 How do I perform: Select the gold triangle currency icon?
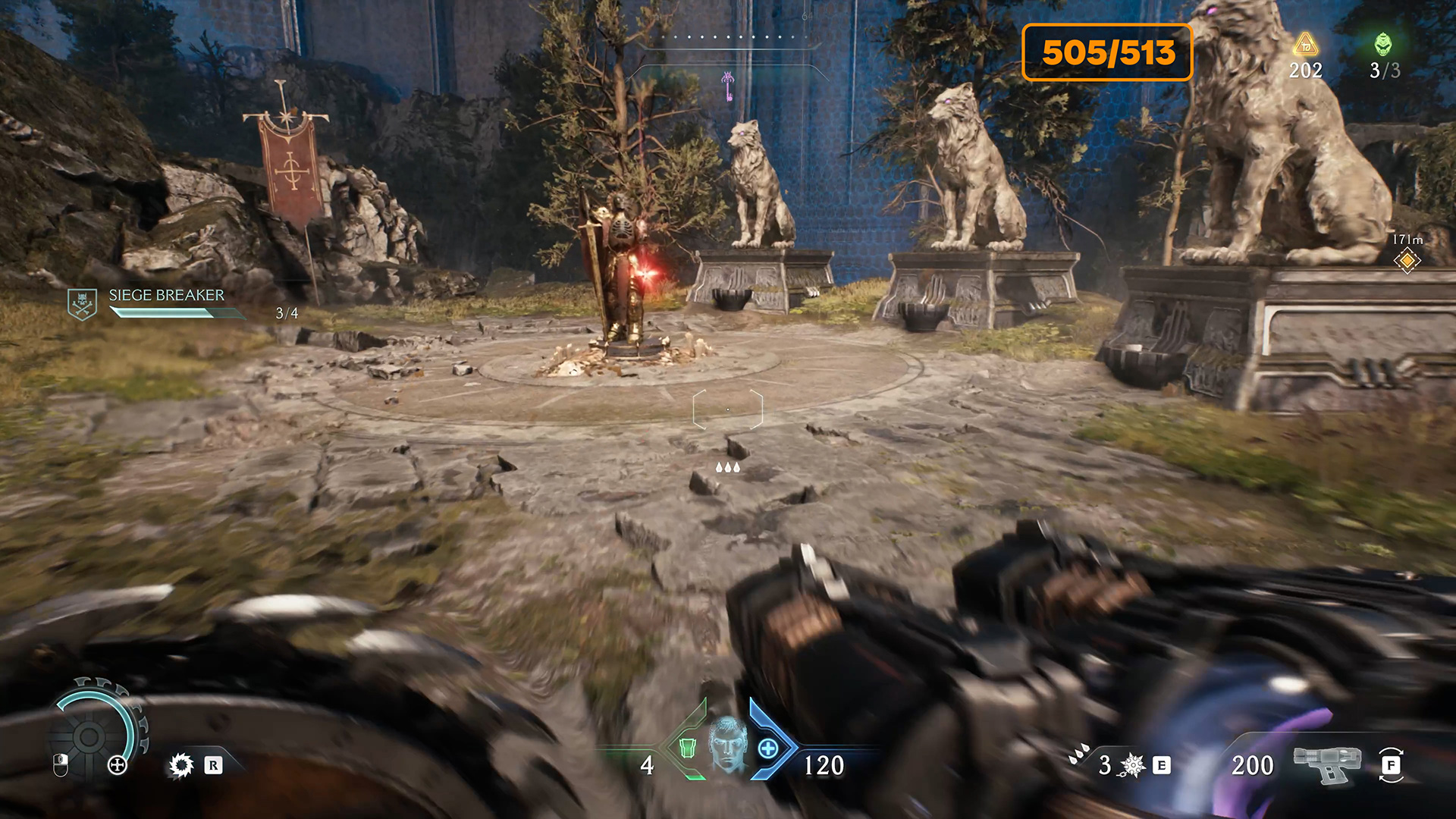point(1305,45)
